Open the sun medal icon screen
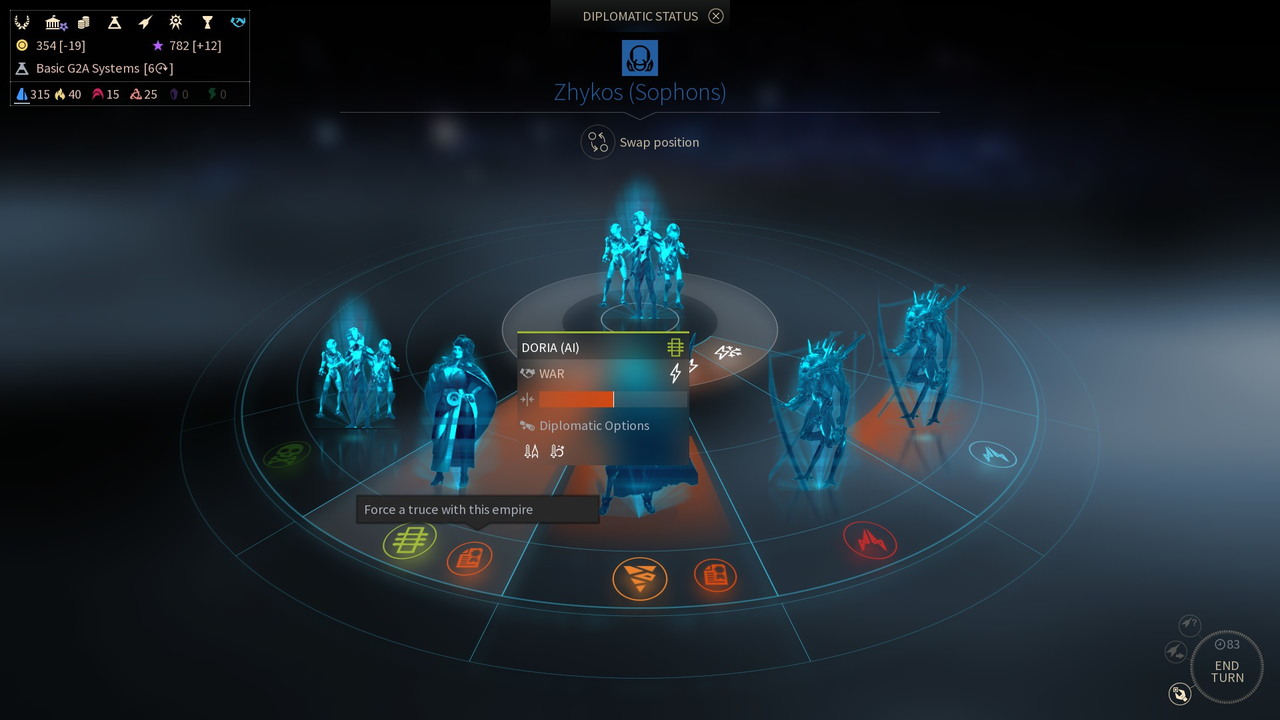The height and width of the screenshot is (720, 1280). [176, 22]
